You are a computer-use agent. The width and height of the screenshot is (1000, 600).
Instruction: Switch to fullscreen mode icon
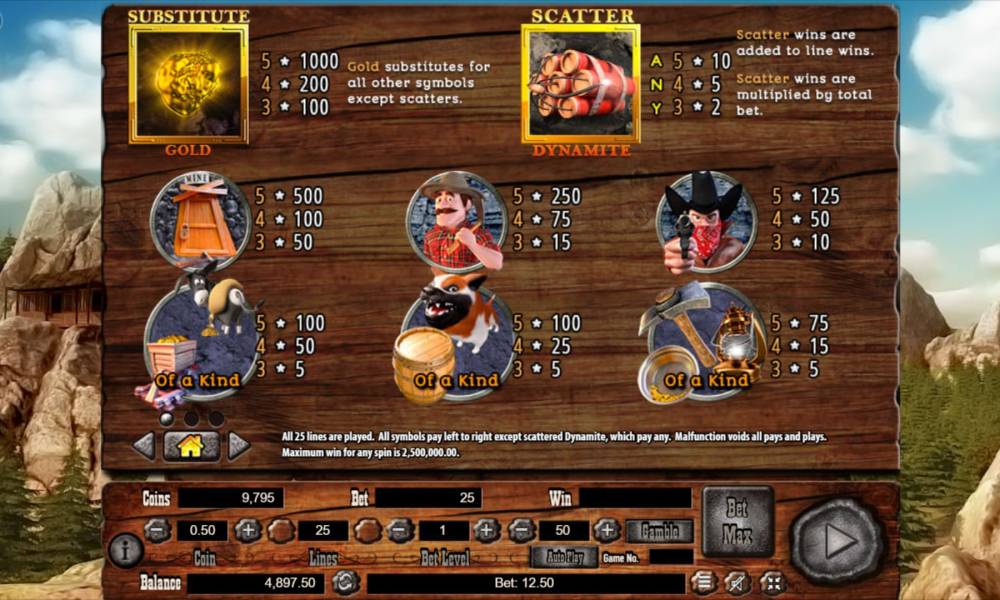771,582
